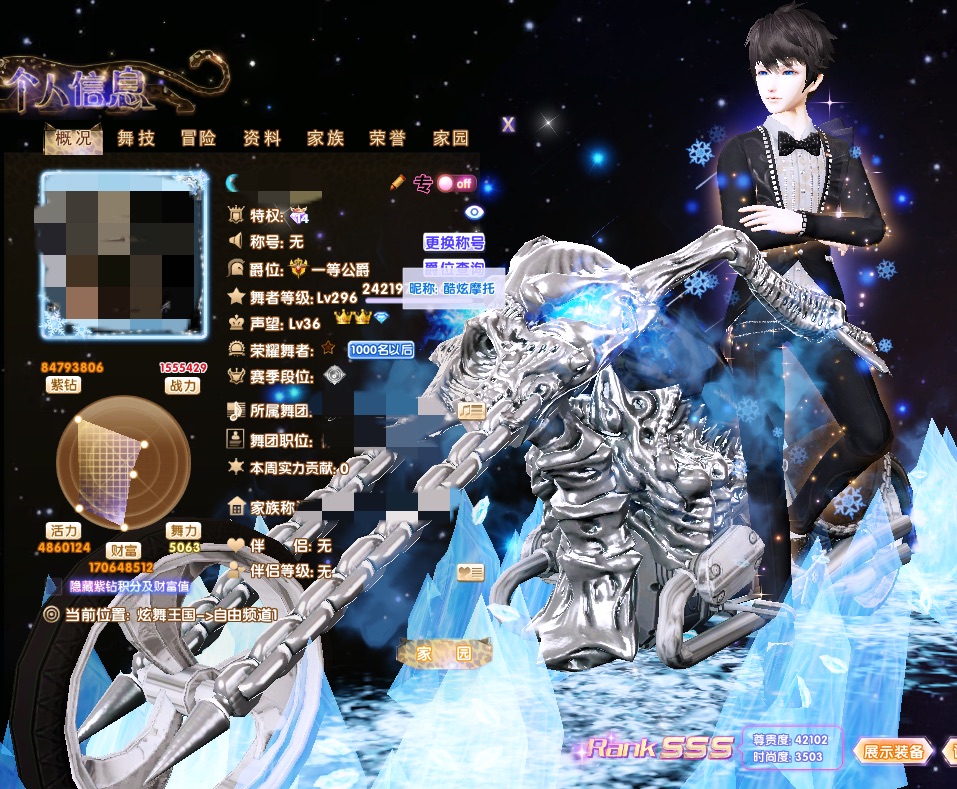Click the pencil edit icon
Image resolution: width=957 pixels, height=789 pixels.
coord(397,183)
